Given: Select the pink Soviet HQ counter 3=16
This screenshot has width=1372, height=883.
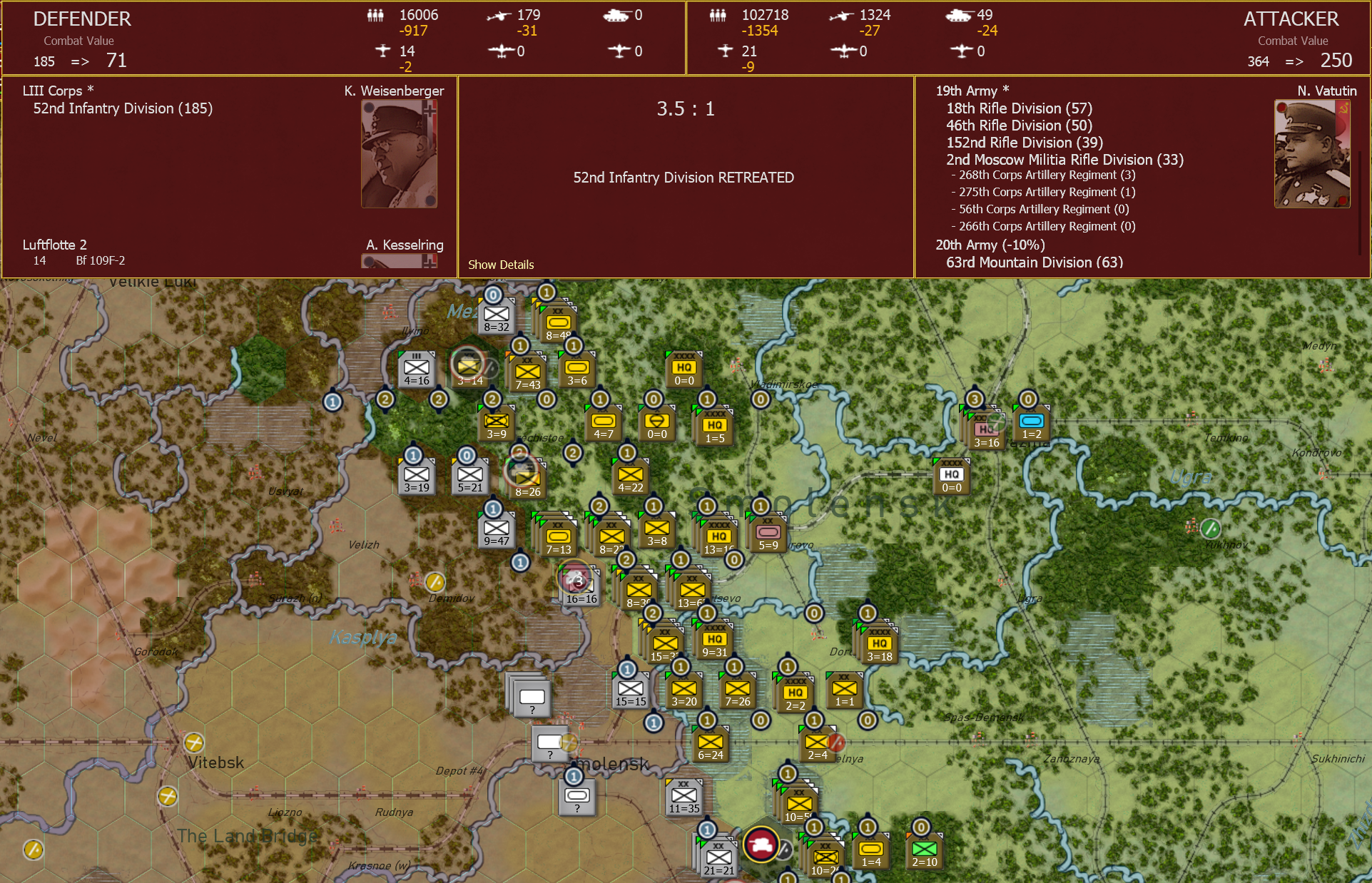Looking at the screenshot, I should pos(985,428).
